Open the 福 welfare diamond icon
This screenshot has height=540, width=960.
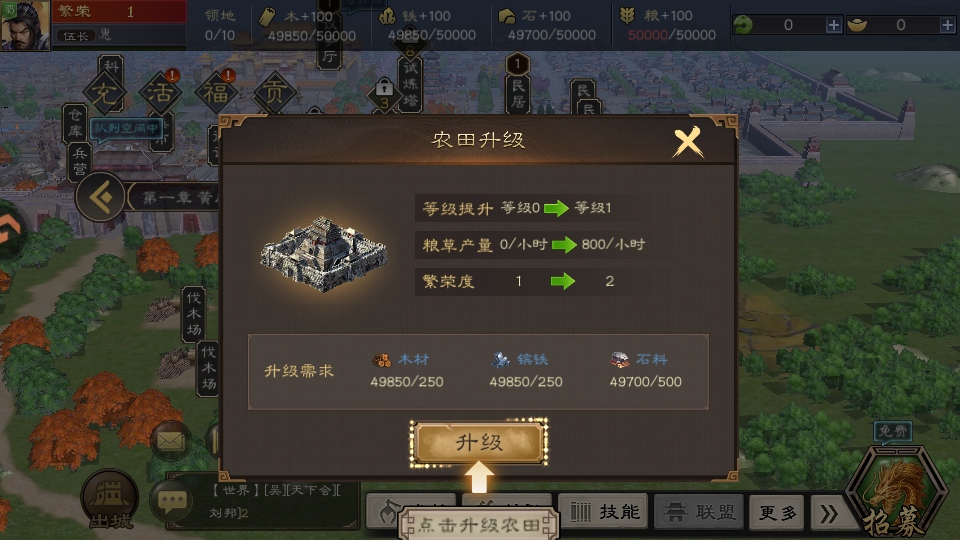tap(216, 95)
